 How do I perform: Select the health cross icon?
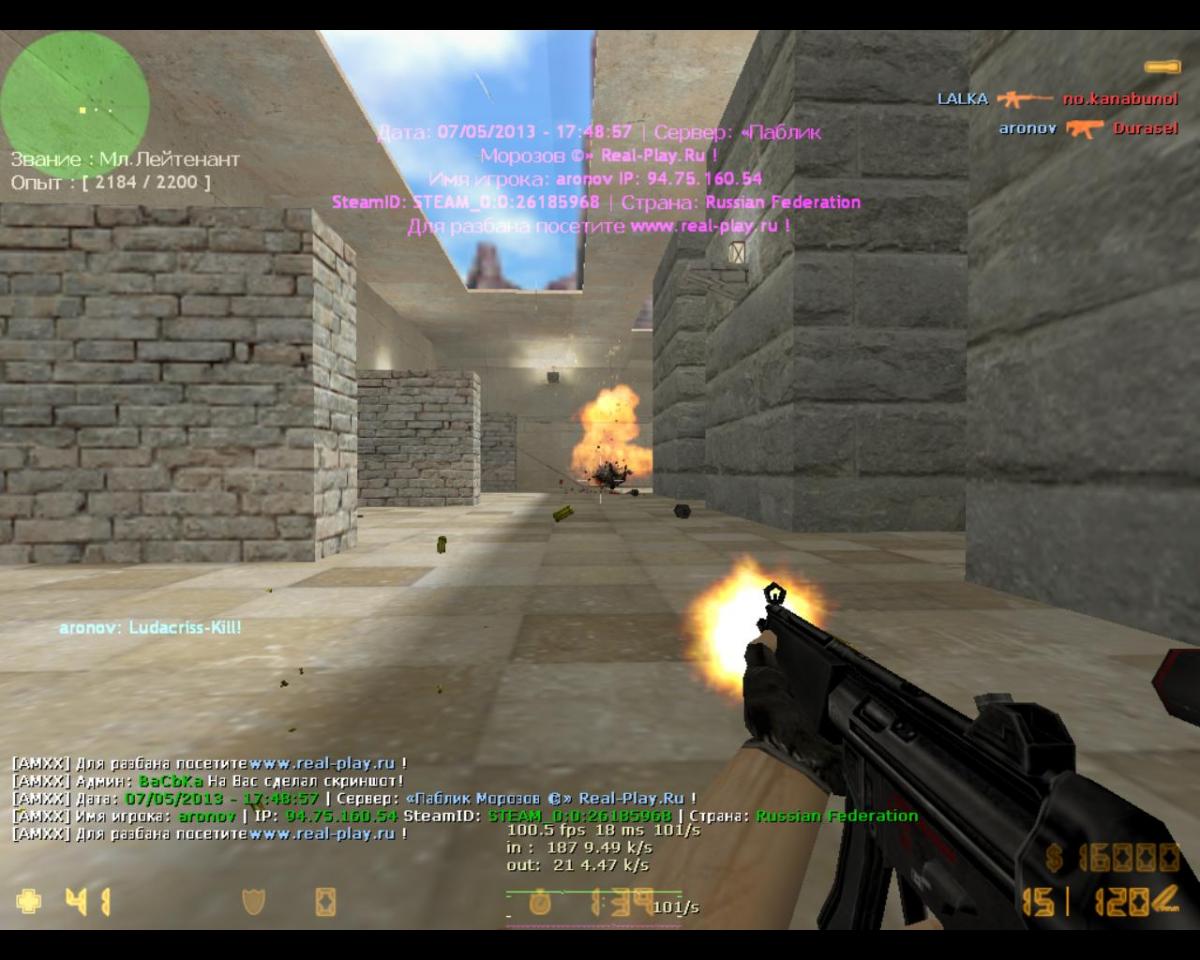point(29,901)
